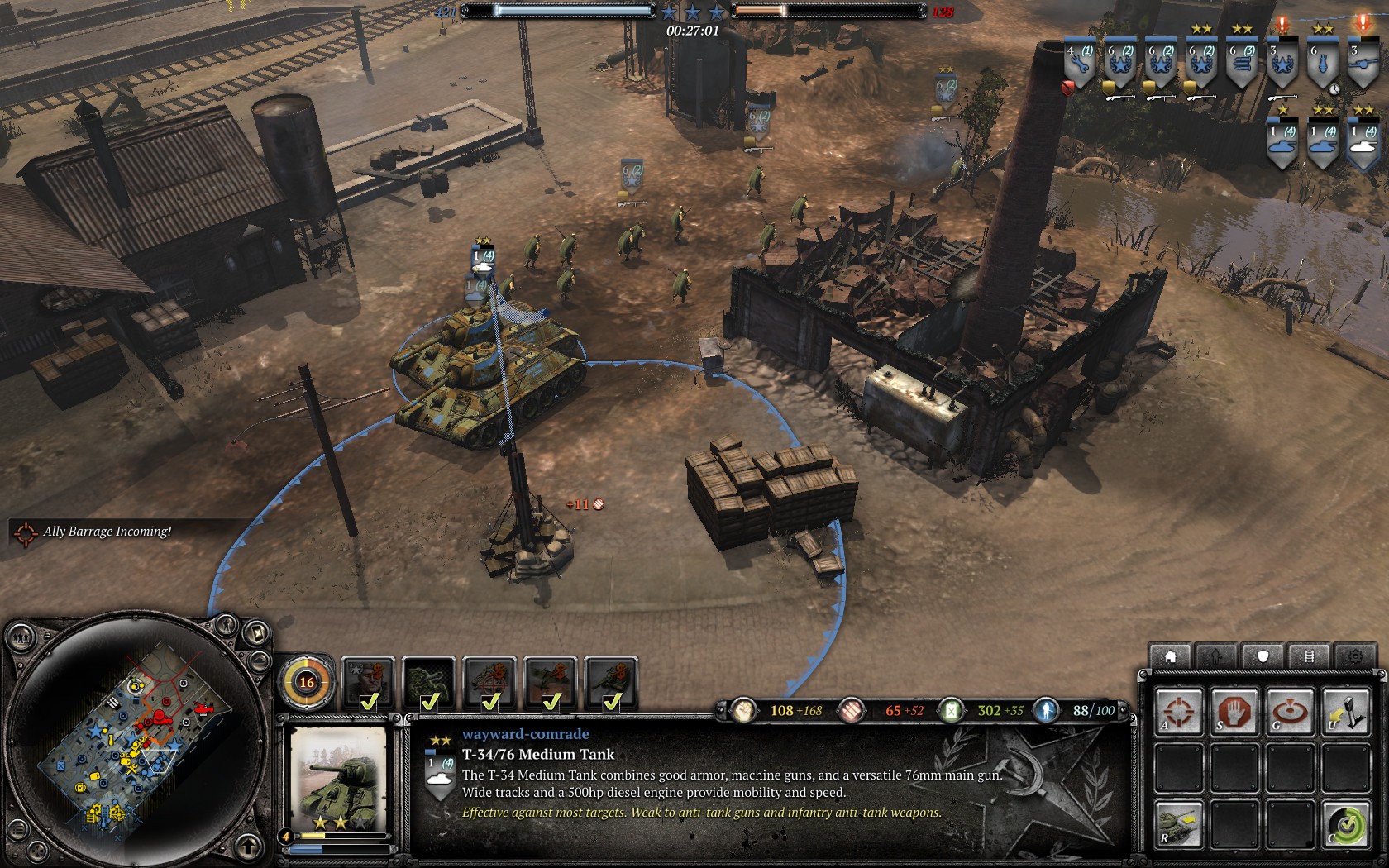Select the one-star veteran tank shield
The image size is (1389, 868).
pos(1282,143)
